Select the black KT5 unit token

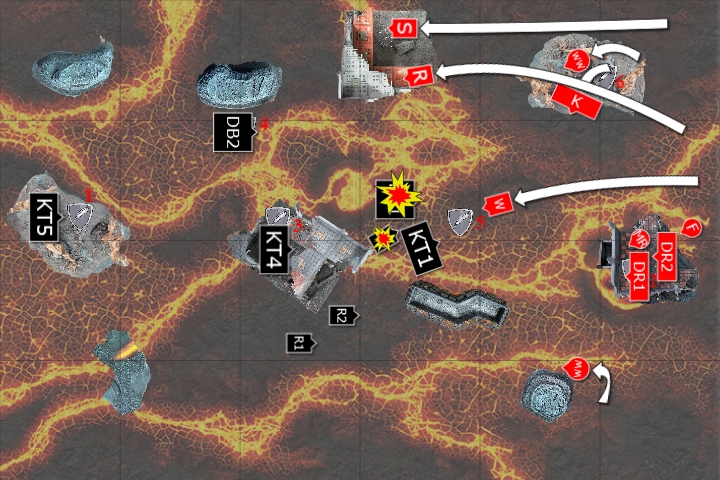click(46, 216)
